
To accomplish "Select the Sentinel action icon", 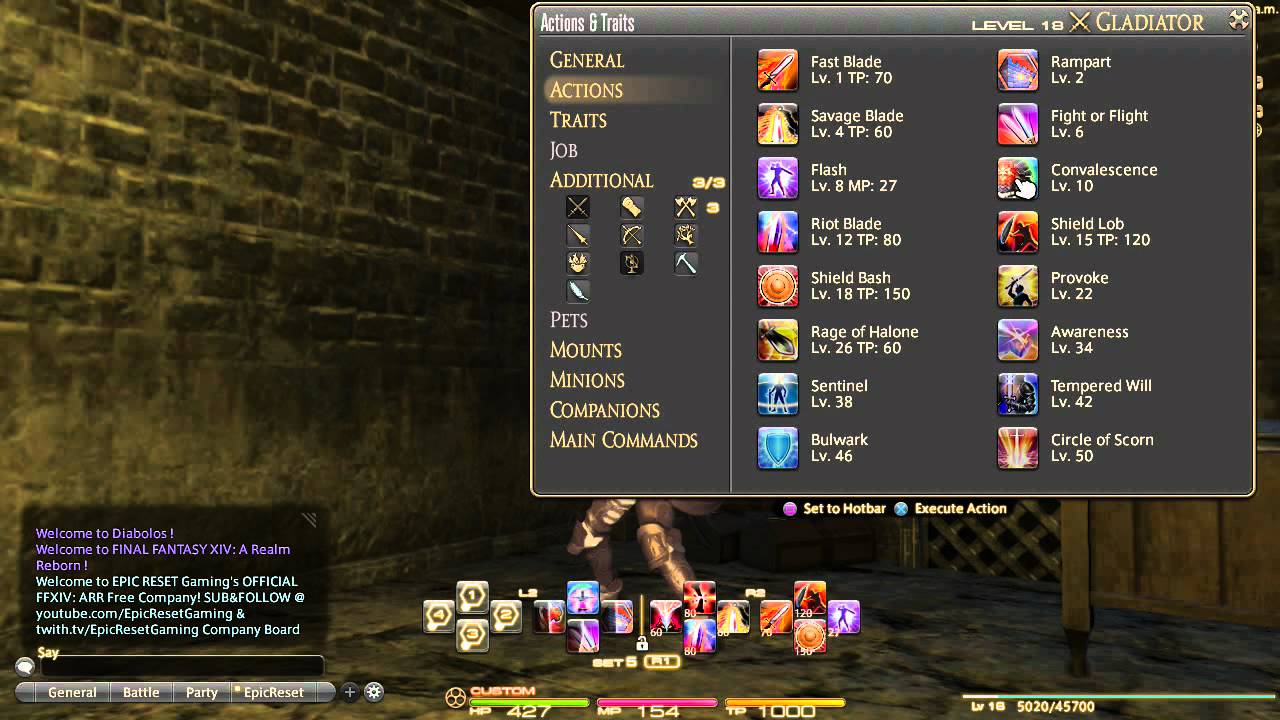I will tap(778, 394).
